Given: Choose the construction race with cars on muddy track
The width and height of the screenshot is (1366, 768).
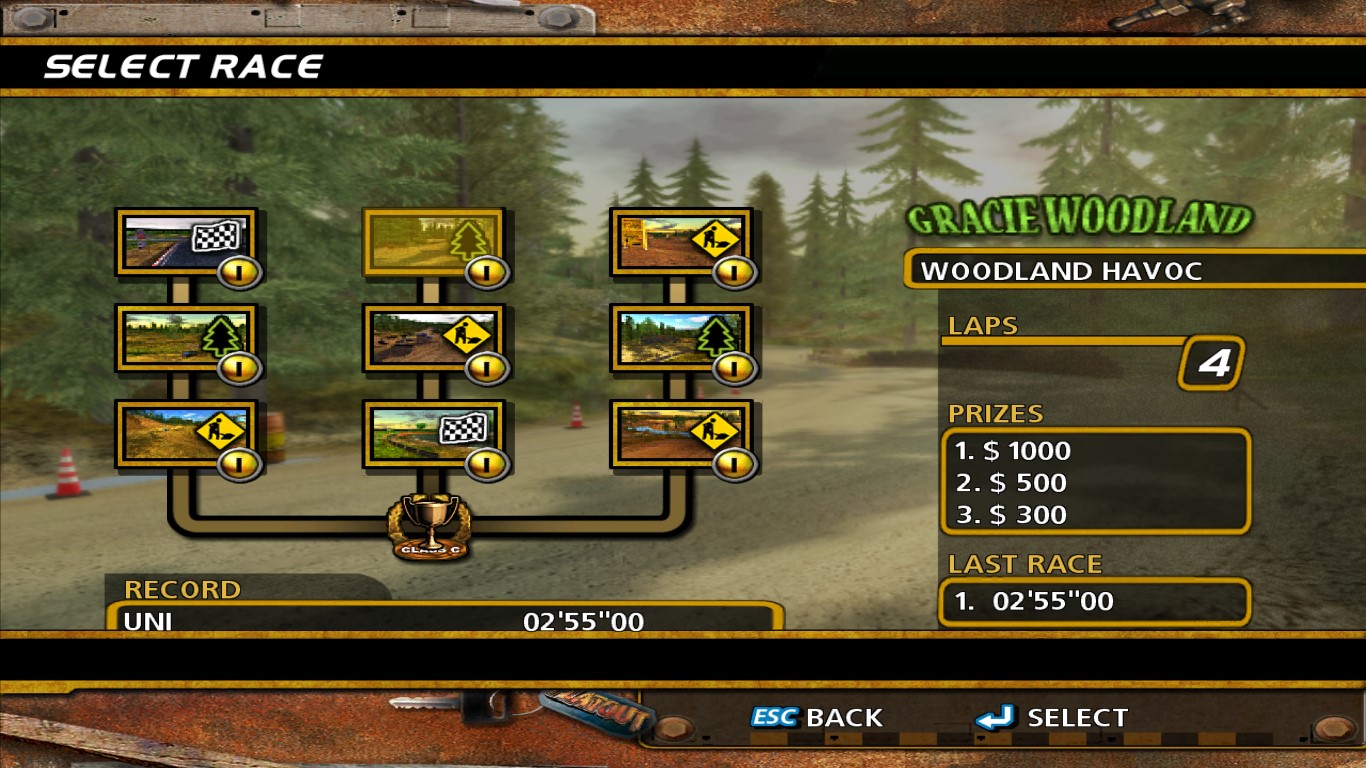Looking at the screenshot, I should [432, 338].
